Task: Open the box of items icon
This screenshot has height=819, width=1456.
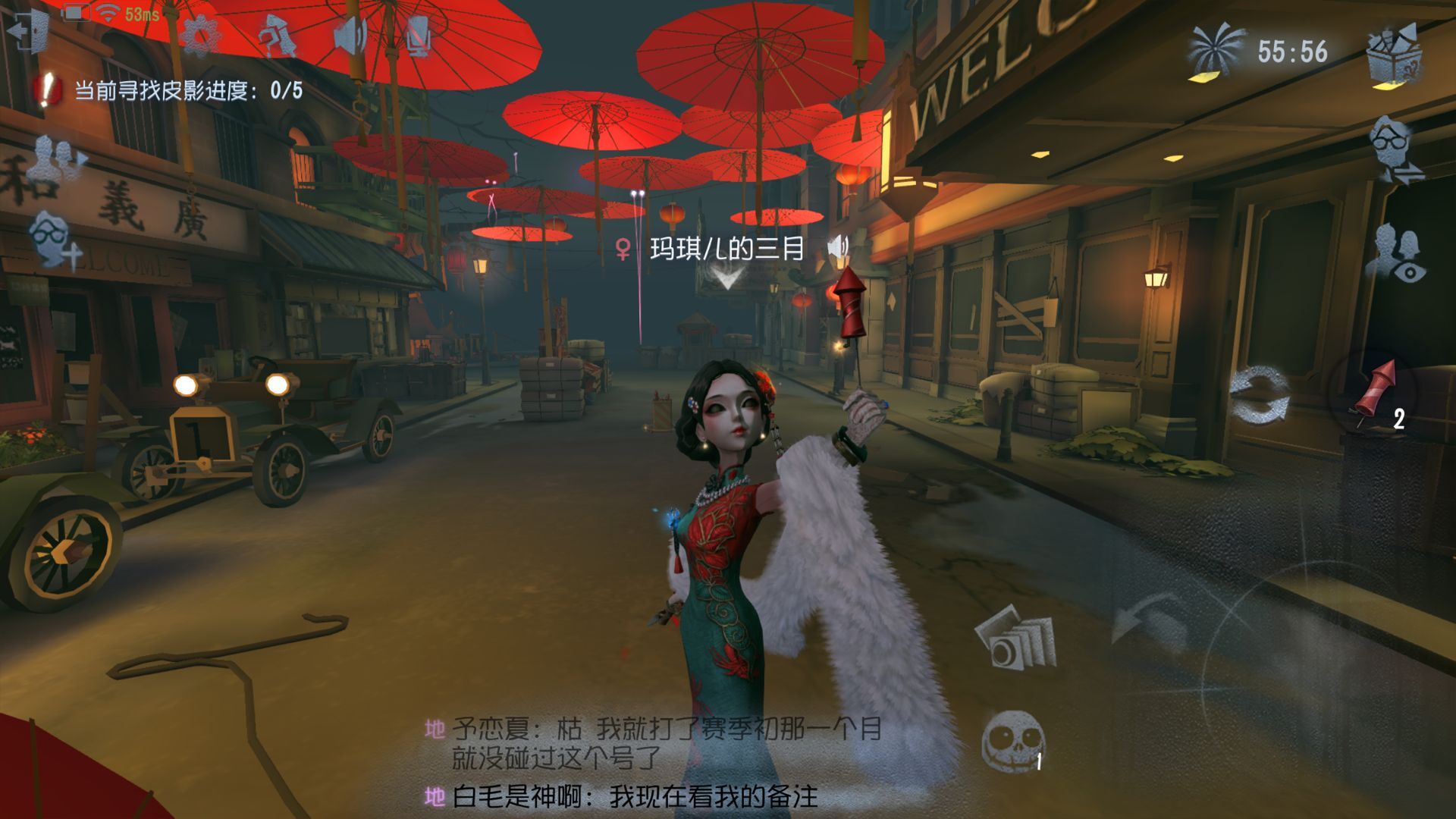Action: click(x=1395, y=55)
